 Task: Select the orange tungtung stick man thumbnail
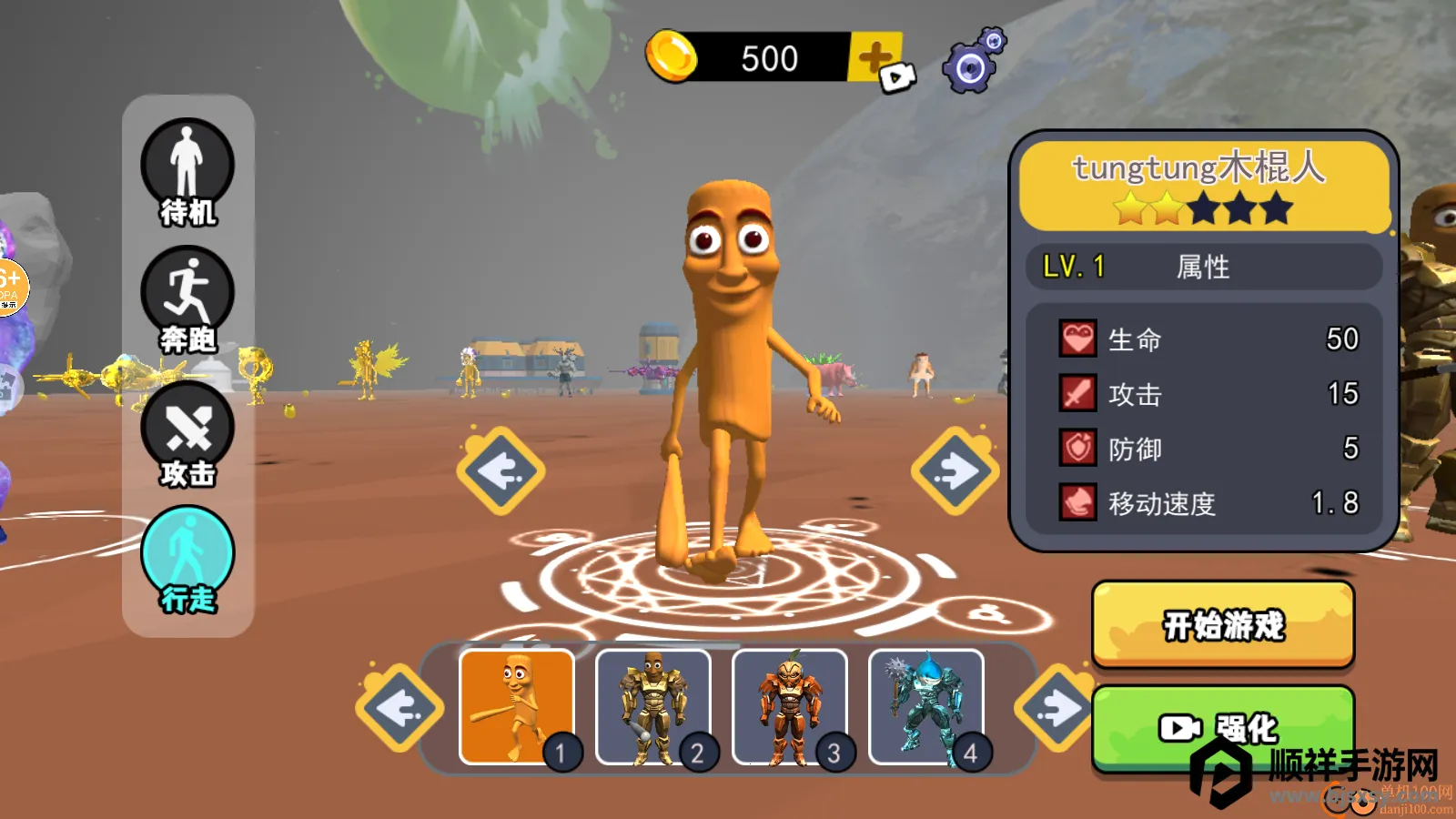(x=517, y=707)
